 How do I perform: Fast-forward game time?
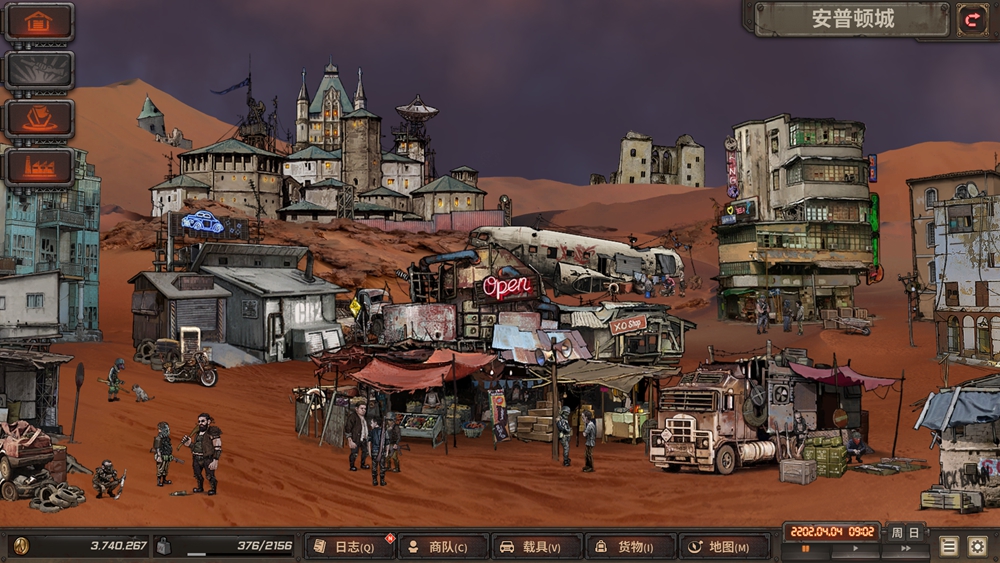(x=904, y=549)
